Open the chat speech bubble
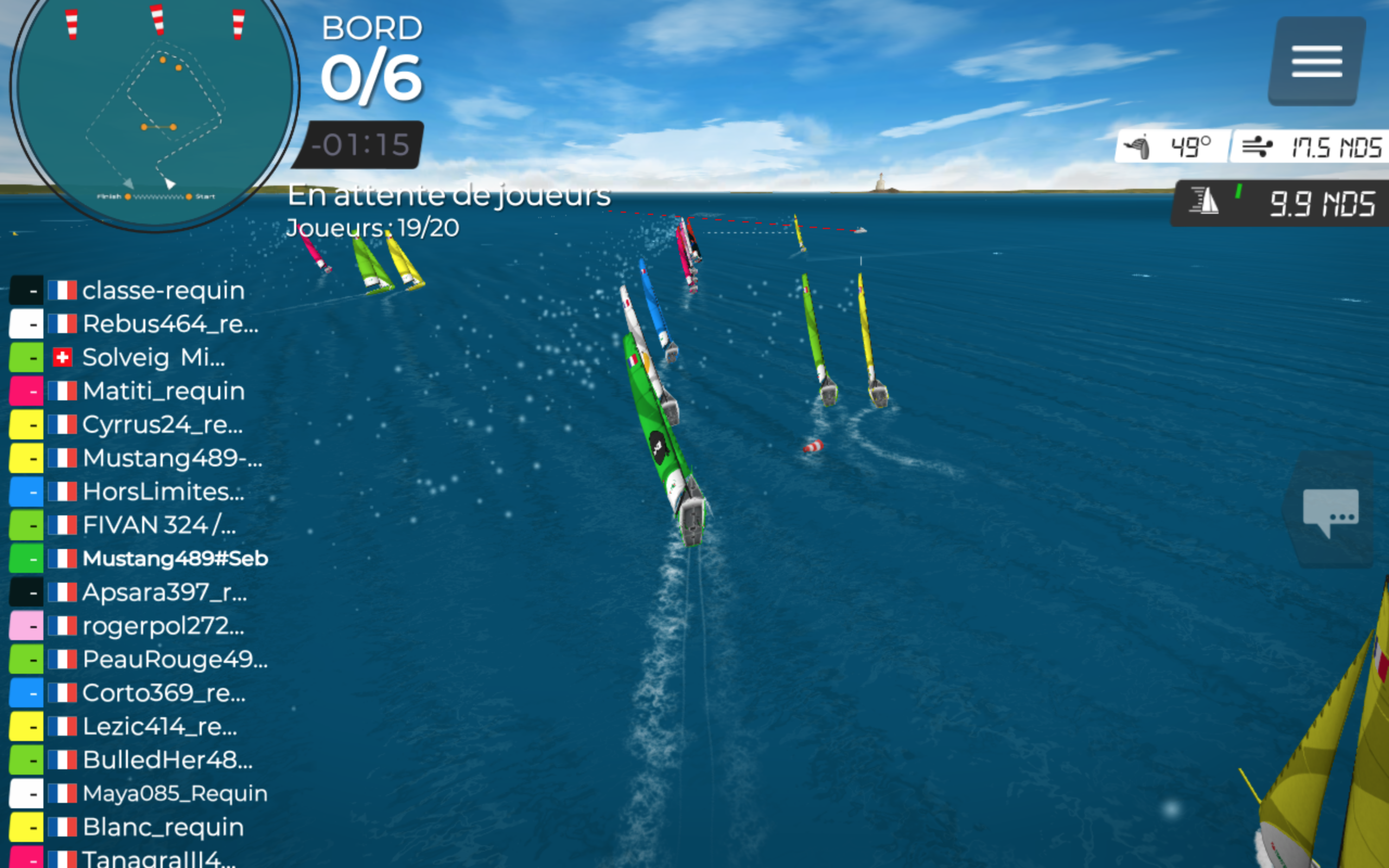The width and height of the screenshot is (1389, 868). click(1330, 511)
